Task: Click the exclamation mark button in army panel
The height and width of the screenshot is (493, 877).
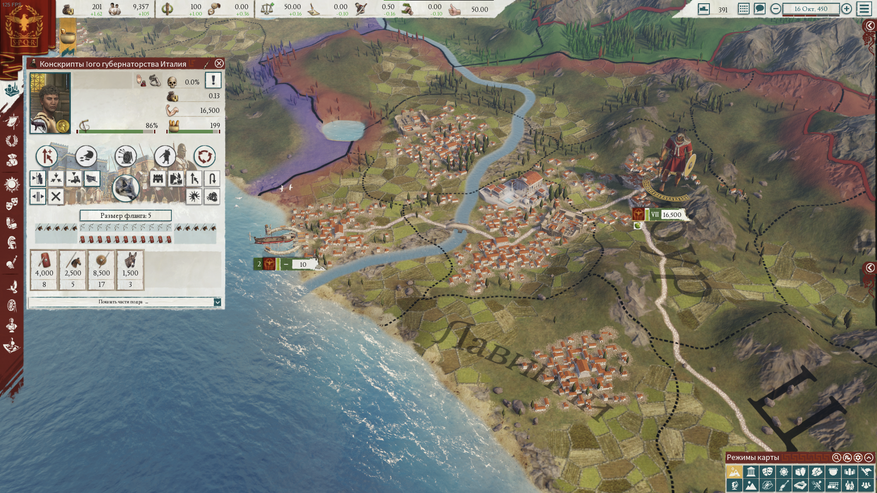Action: coord(213,81)
